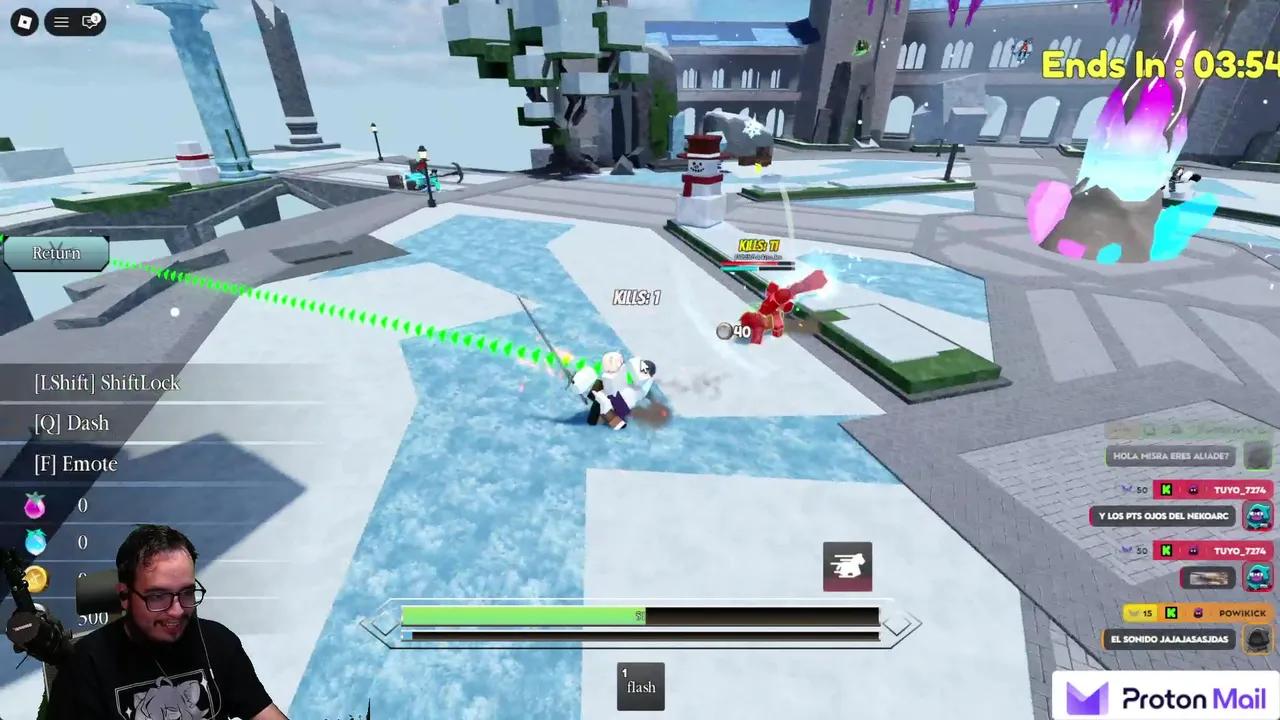The height and width of the screenshot is (720, 1280).
Task: Click the Return button
Action: coord(56,253)
